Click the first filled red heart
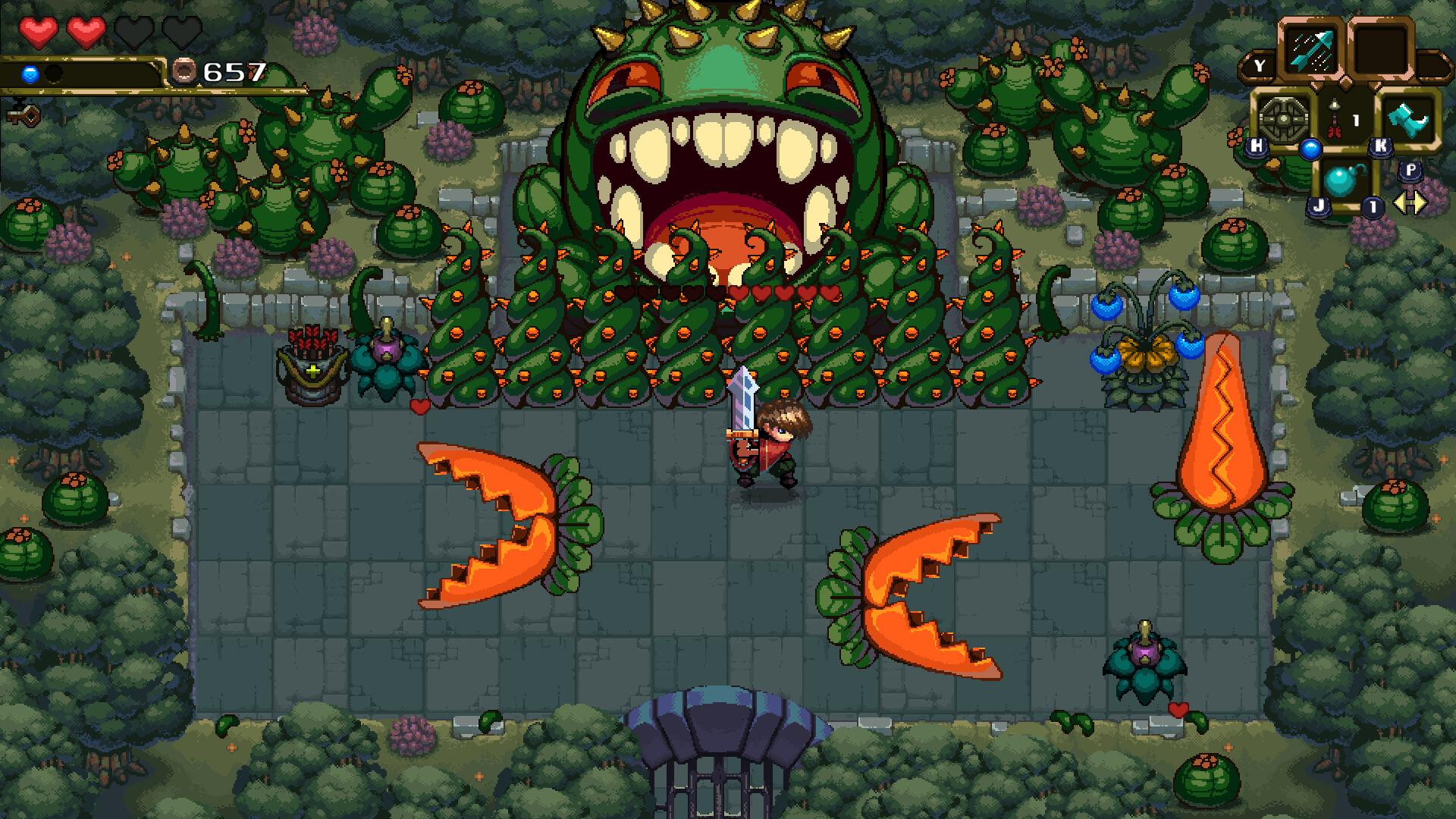Image resolution: width=1456 pixels, height=819 pixels. 39,32
